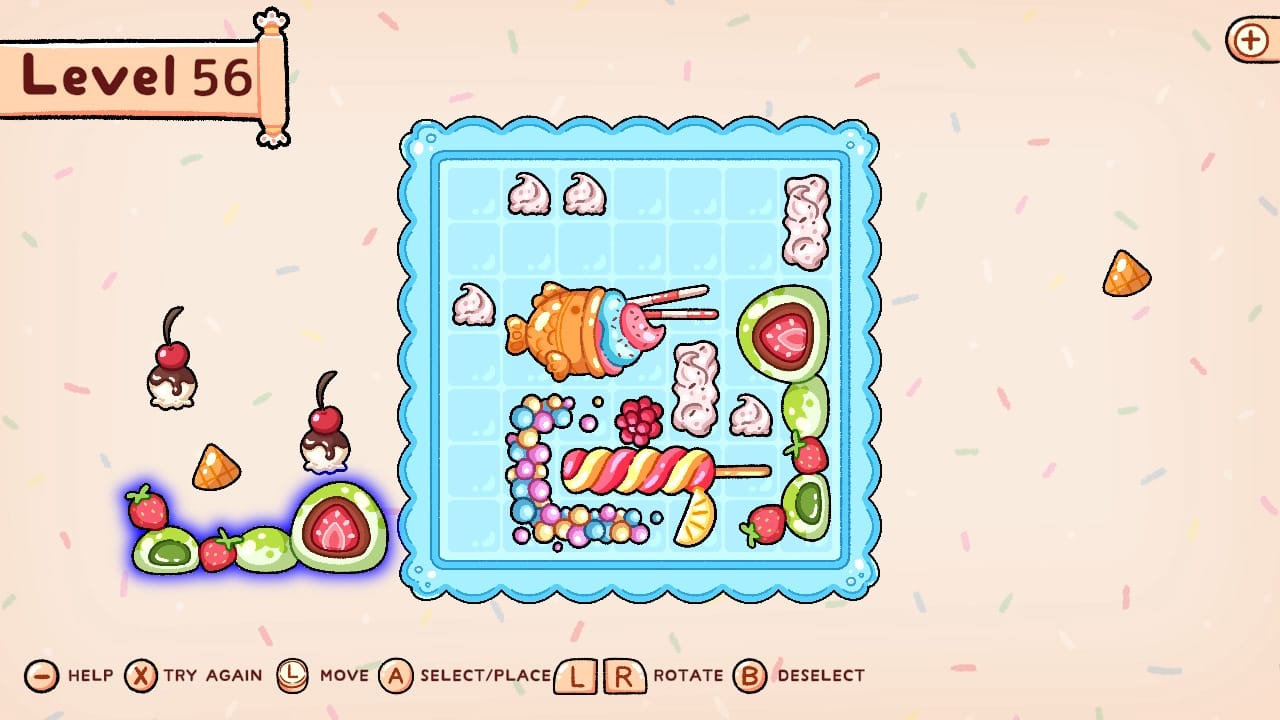This screenshot has height=720, width=1280.
Task: Click the HELP minus button
Action: coord(39,676)
